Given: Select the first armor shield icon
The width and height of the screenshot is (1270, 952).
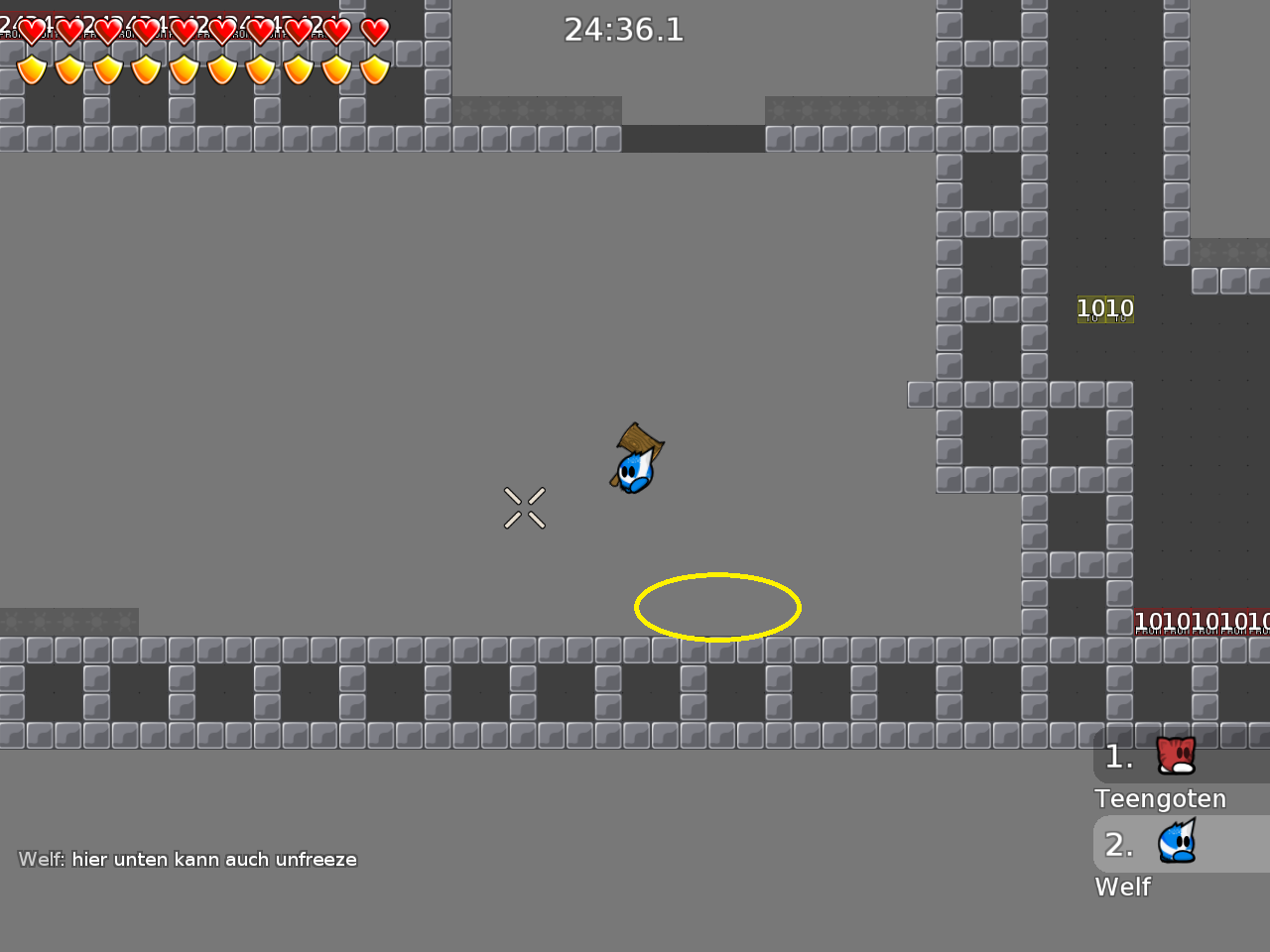Looking at the screenshot, I should 33,70.
